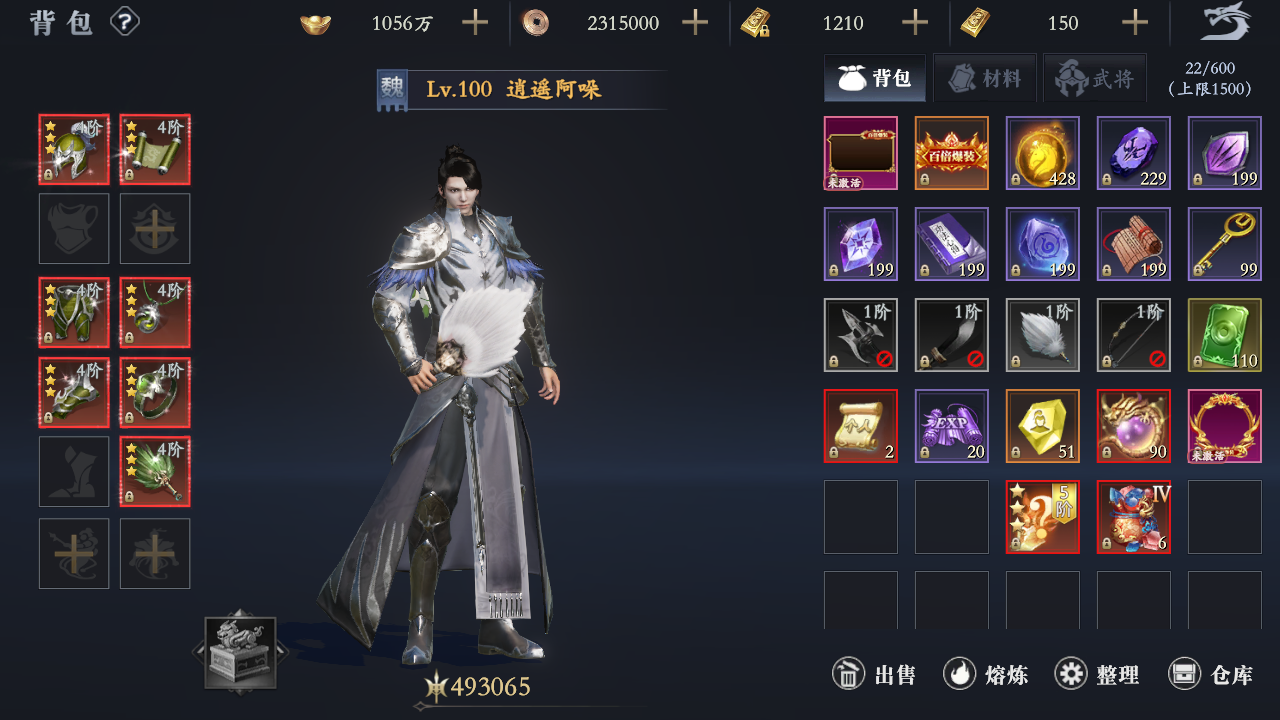The width and height of the screenshot is (1280, 720).
Task: Click the 未激活 golden ring frame item
Action: pyautogui.click(x=1224, y=426)
